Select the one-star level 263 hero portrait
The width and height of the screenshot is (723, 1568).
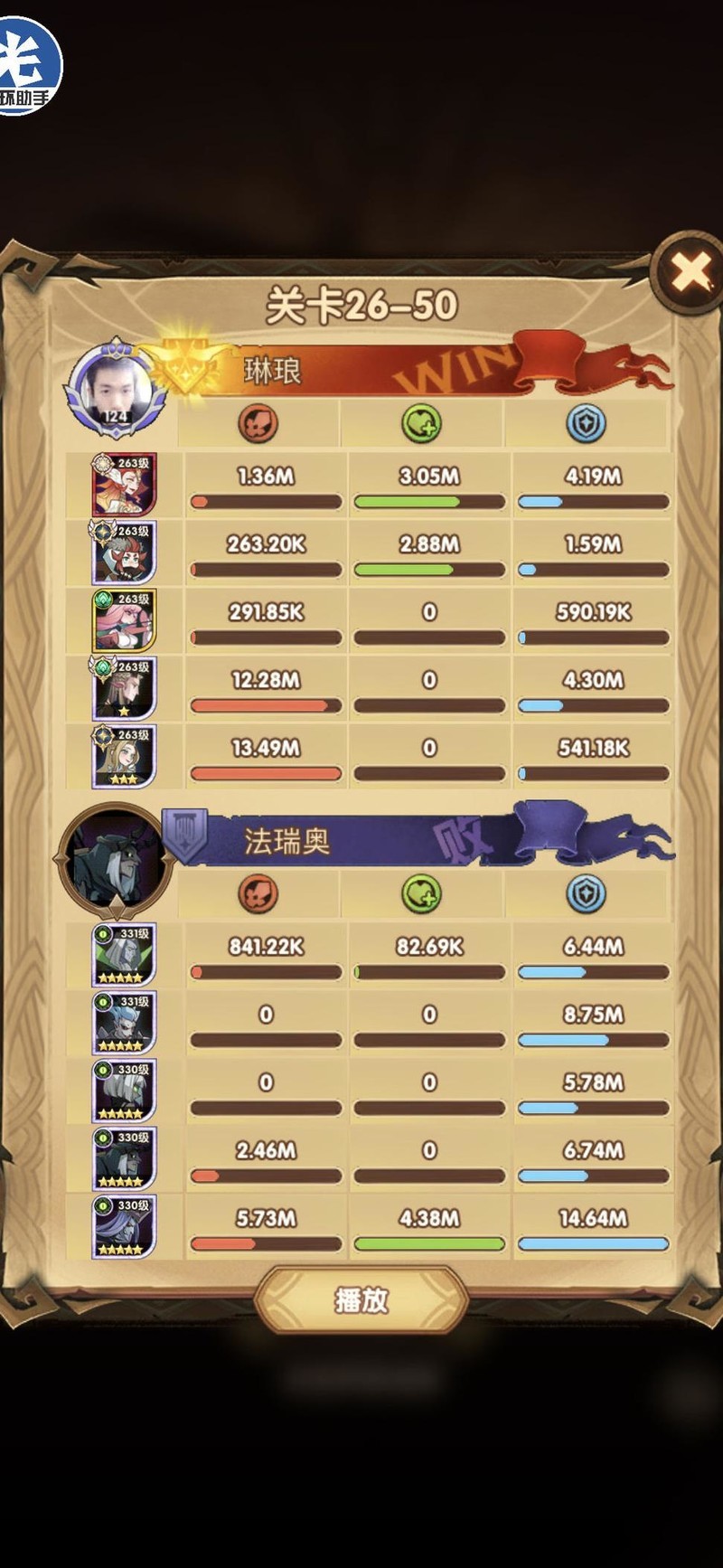[124, 688]
